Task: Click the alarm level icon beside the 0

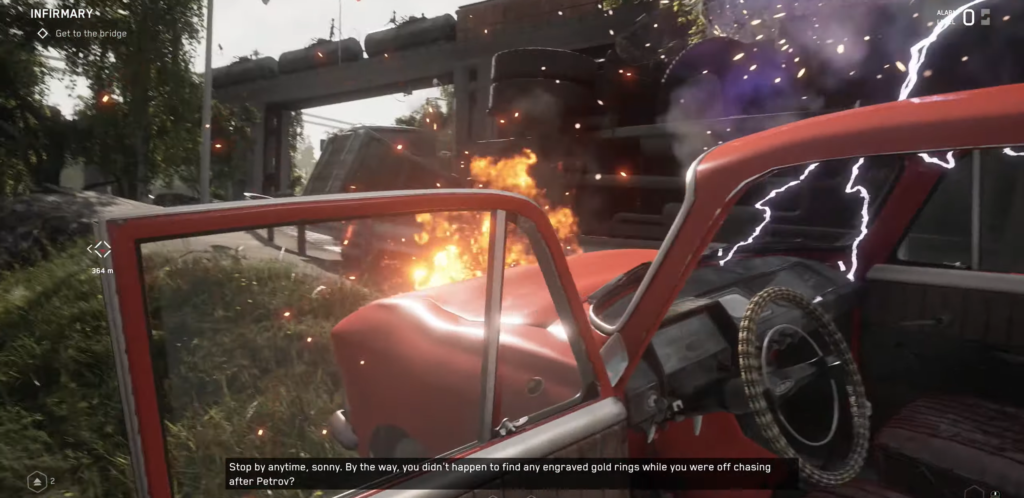Action: click(986, 17)
